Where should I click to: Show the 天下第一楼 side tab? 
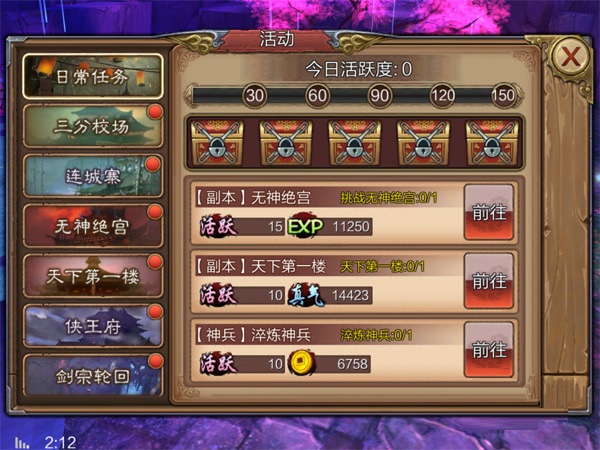[x=91, y=277]
